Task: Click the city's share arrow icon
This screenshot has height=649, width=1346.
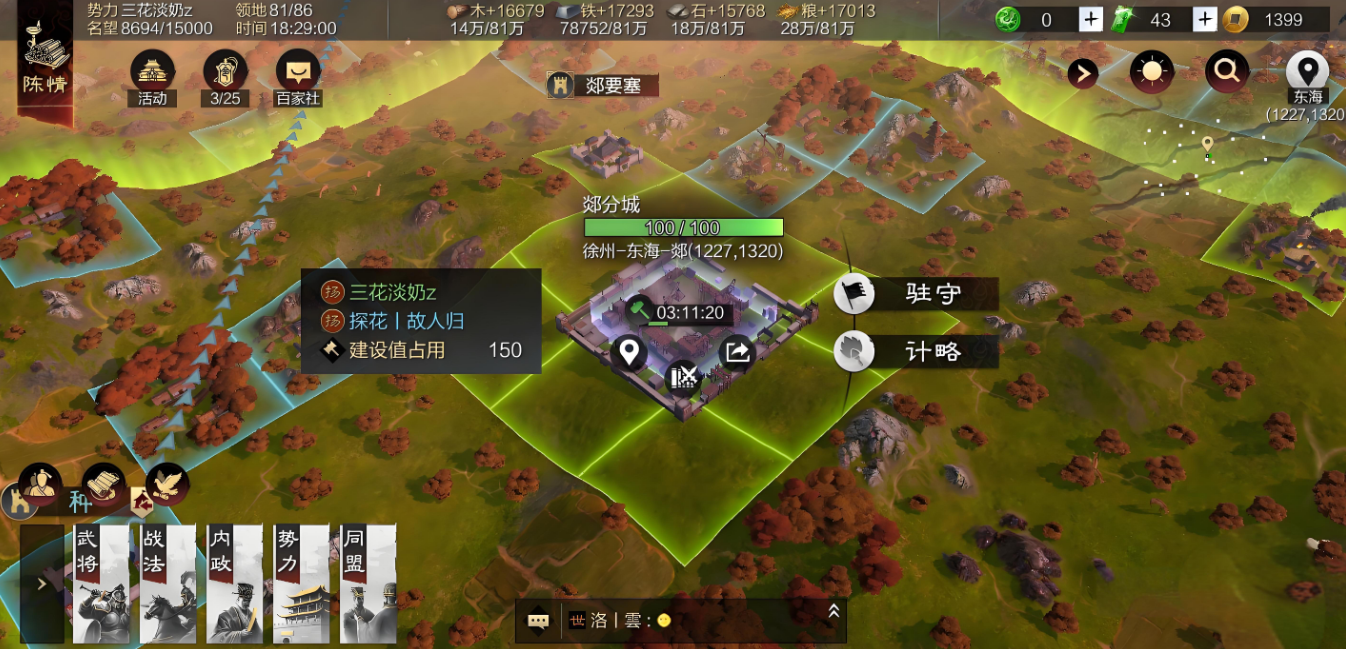Action: tap(736, 352)
